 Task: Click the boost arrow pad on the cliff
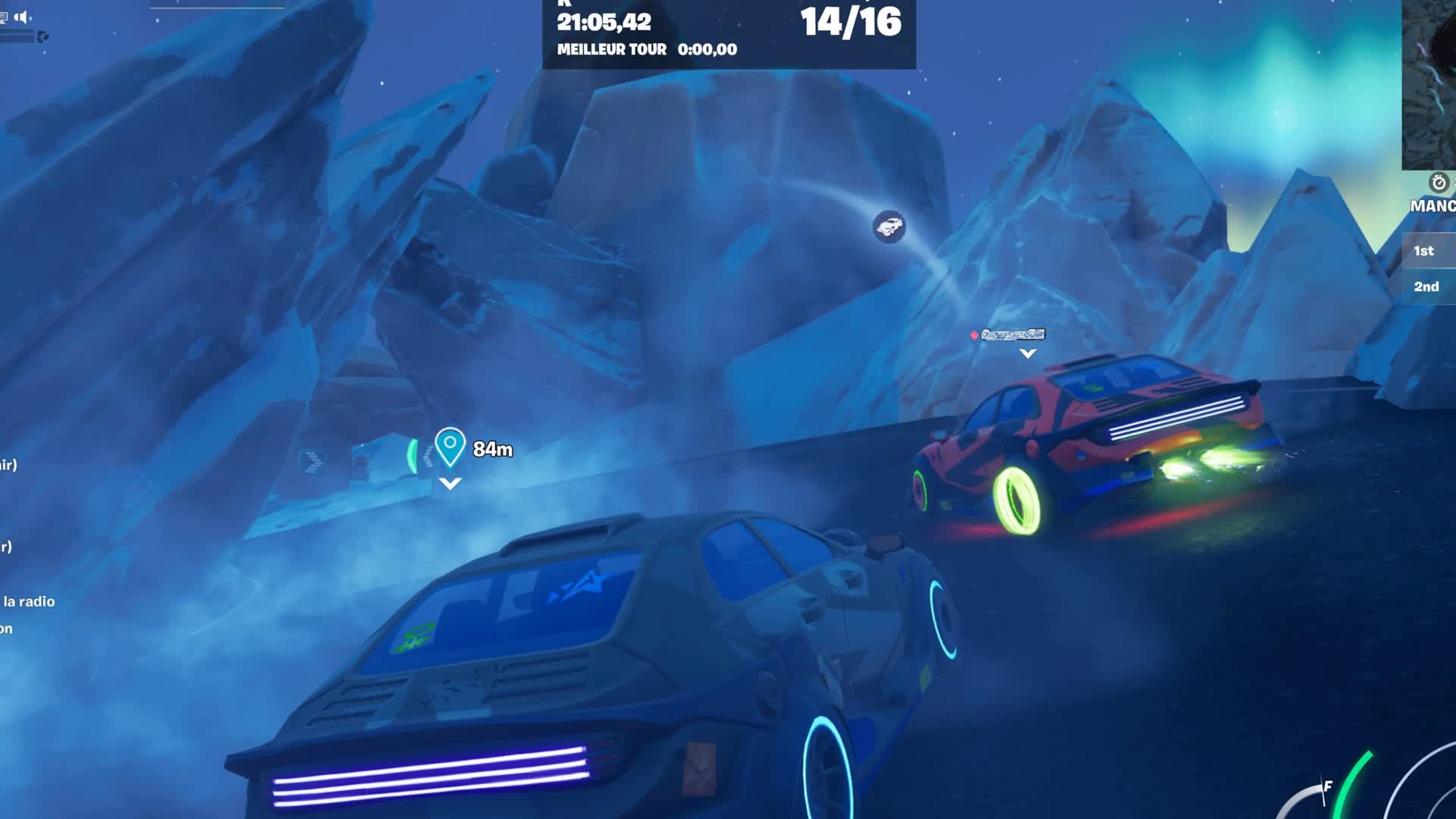click(x=311, y=460)
